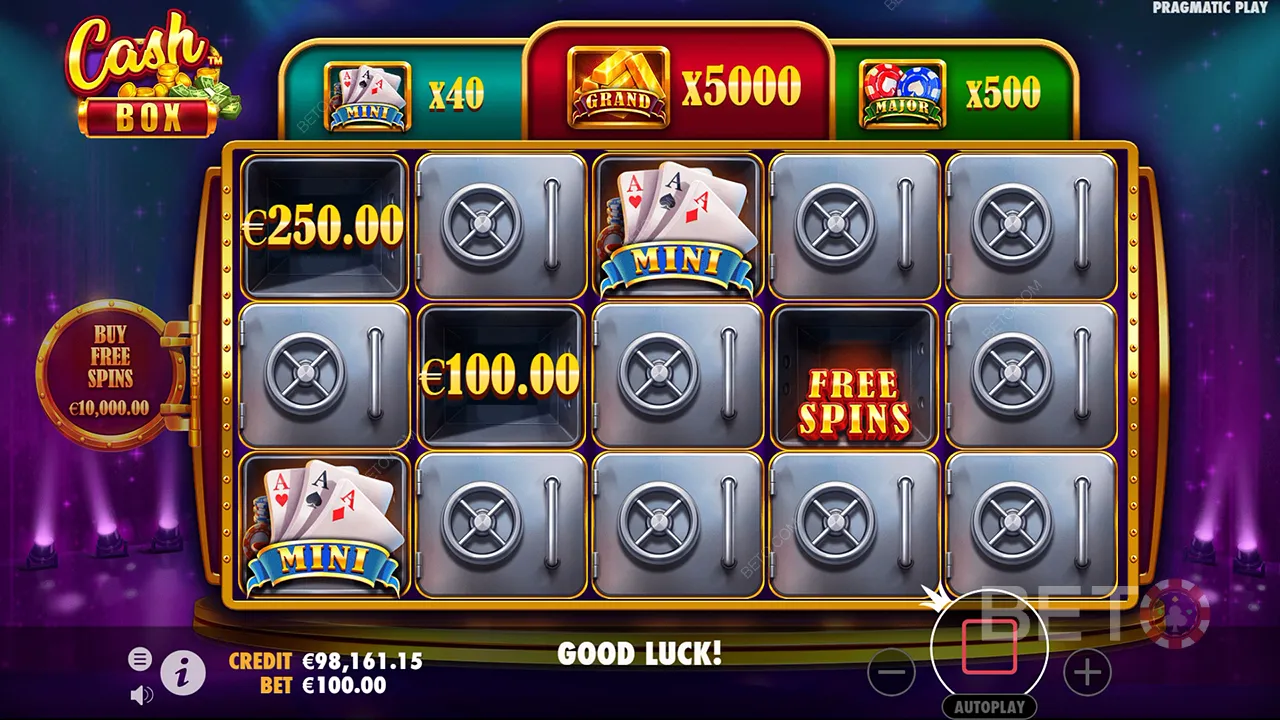This screenshot has width=1280, height=720.
Task: Stop the spin with the red square button
Action: pos(989,647)
